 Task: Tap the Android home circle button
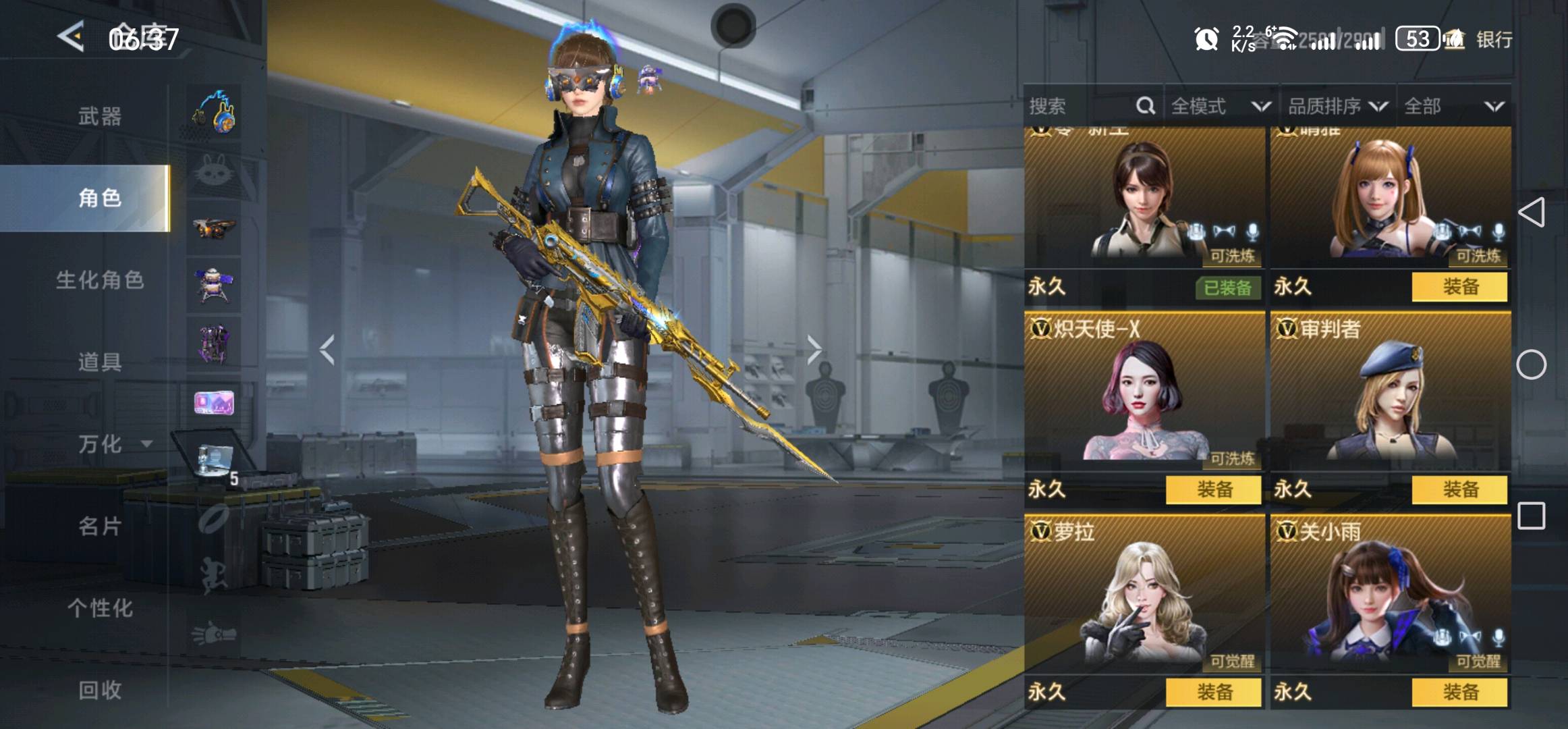1531,364
